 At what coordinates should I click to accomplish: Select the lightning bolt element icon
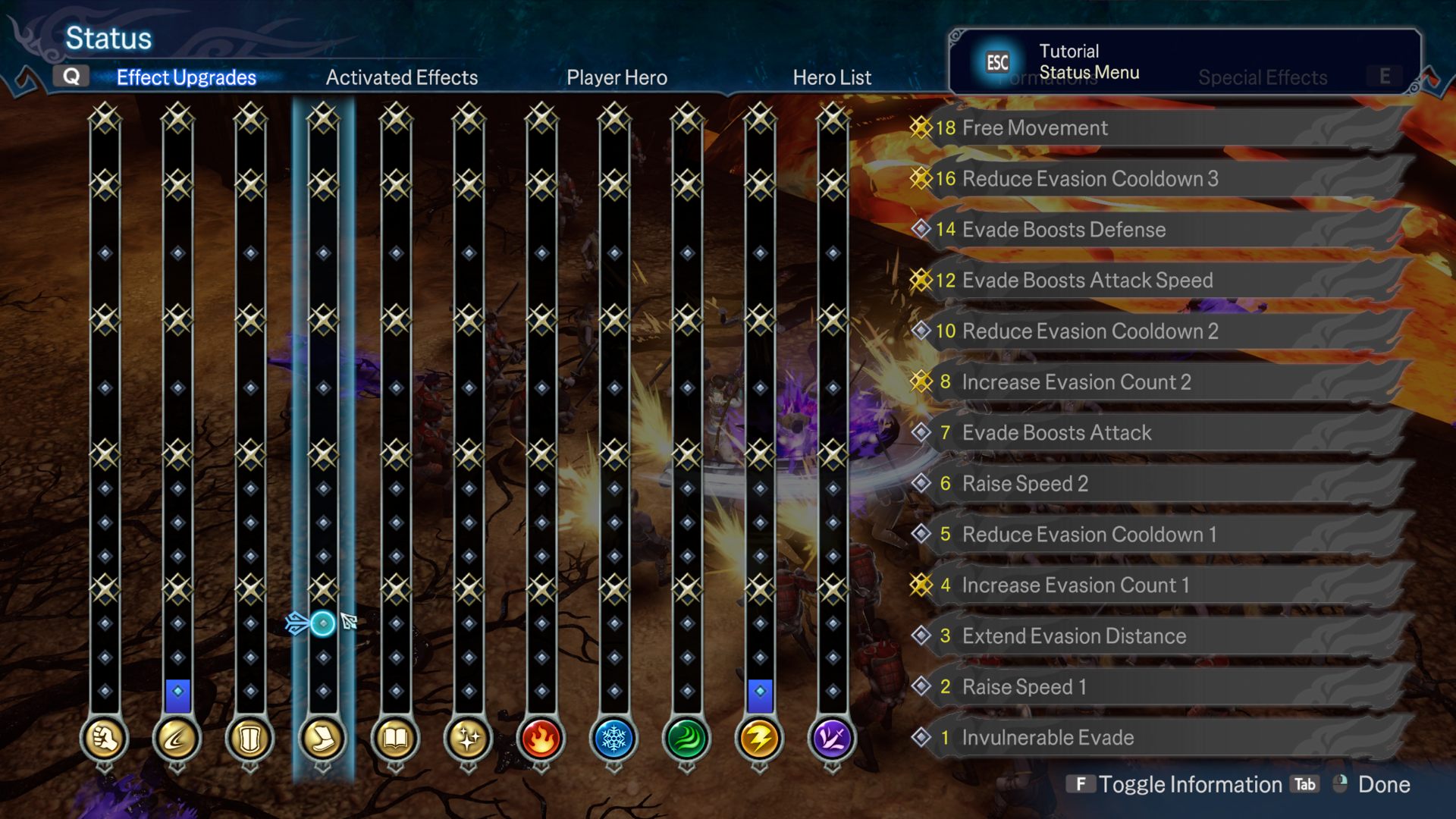[759, 738]
